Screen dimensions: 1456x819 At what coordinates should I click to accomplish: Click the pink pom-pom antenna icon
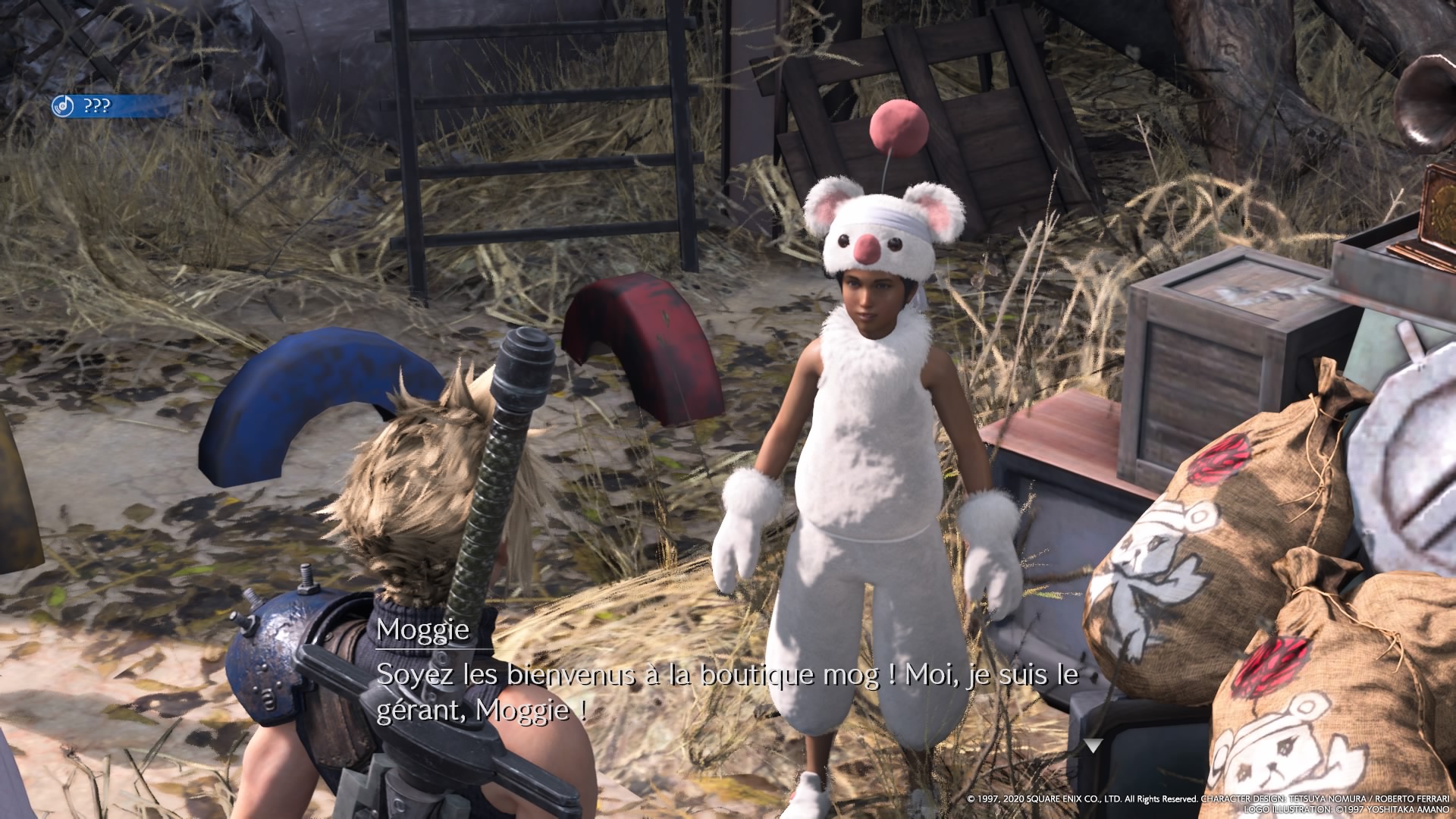point(899,125)
